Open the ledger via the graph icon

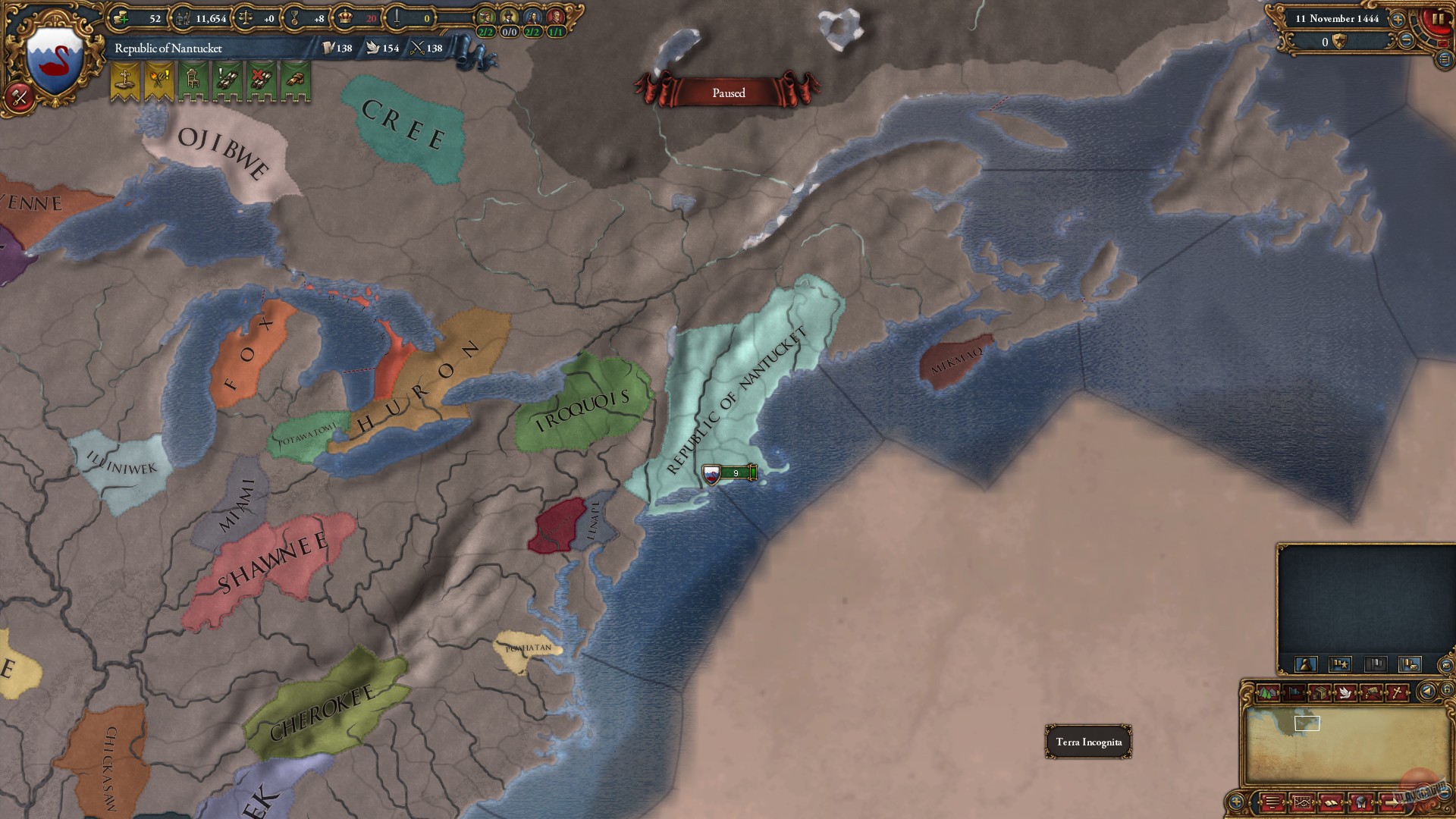[x=1303, y=802]
